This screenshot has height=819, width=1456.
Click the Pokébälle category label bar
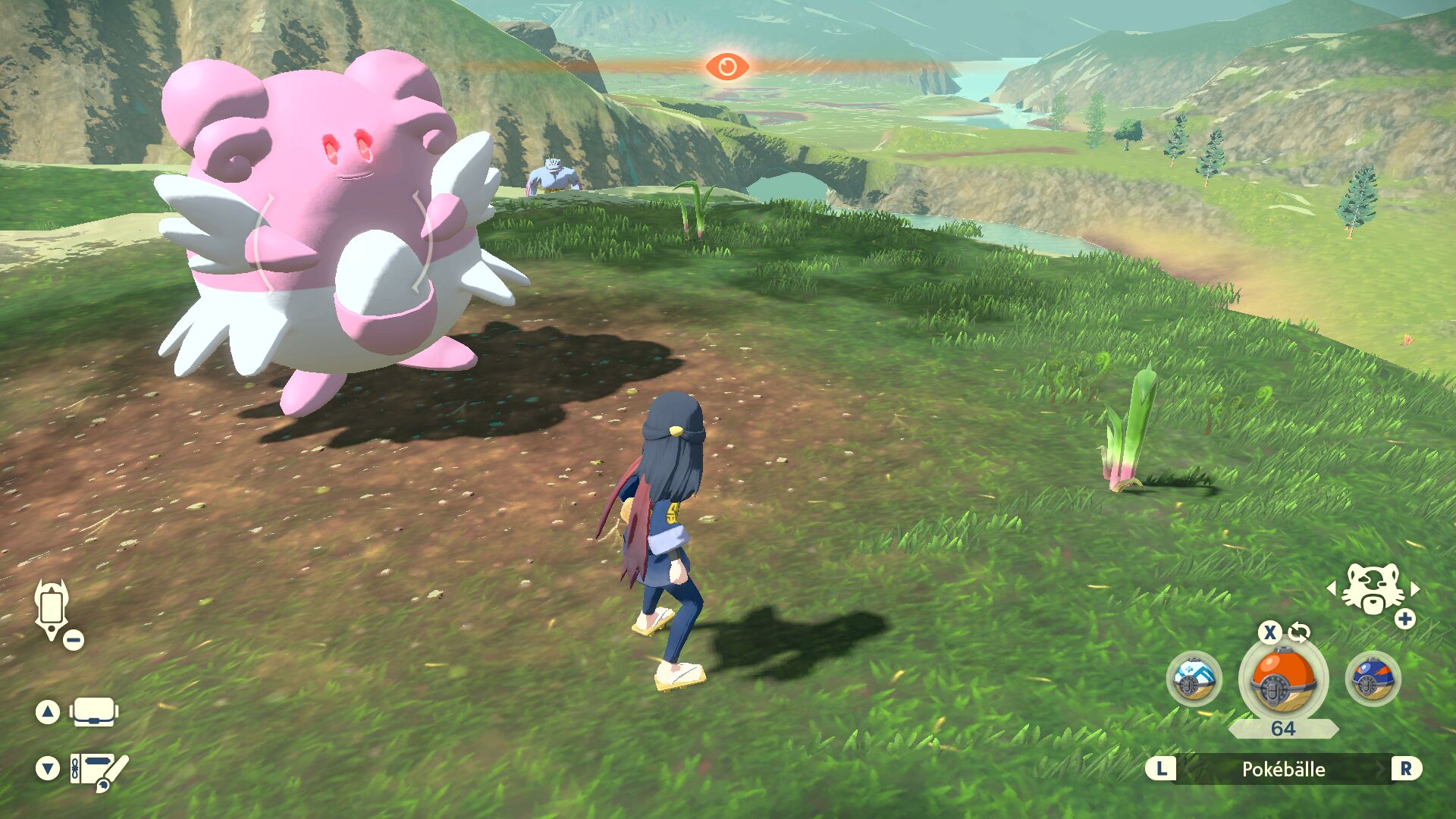(1283, 769)
